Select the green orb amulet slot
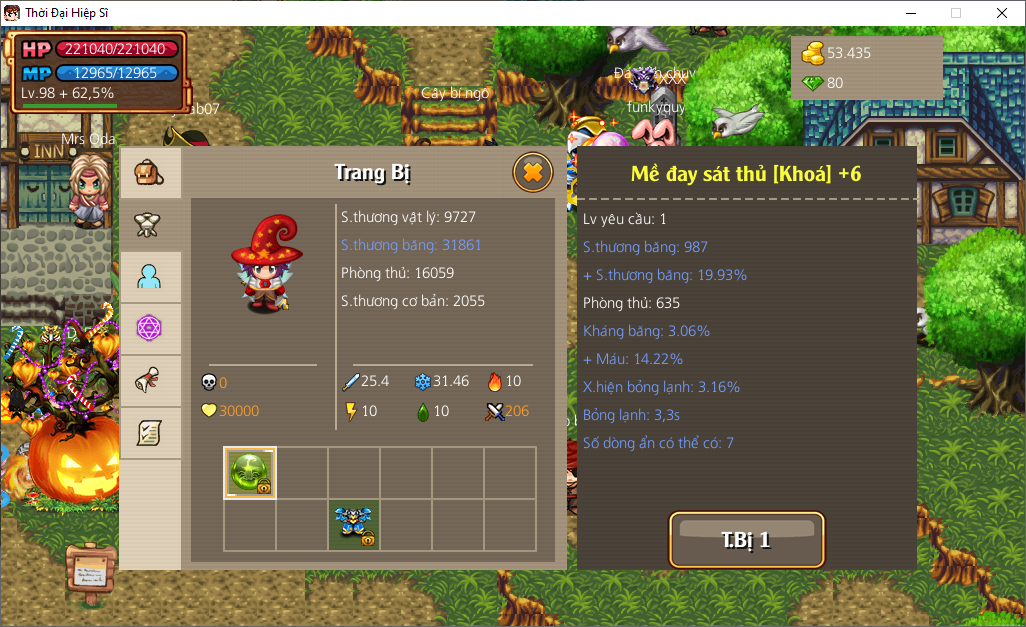Screen dimensions: 1026x627 (250, 473)
